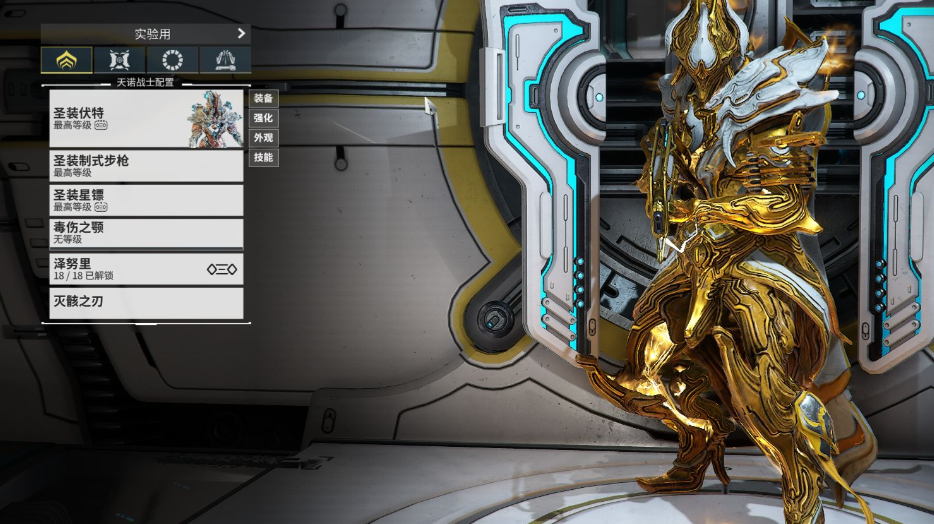Select the 圣装星镖 secondary weapon slot

147,199
